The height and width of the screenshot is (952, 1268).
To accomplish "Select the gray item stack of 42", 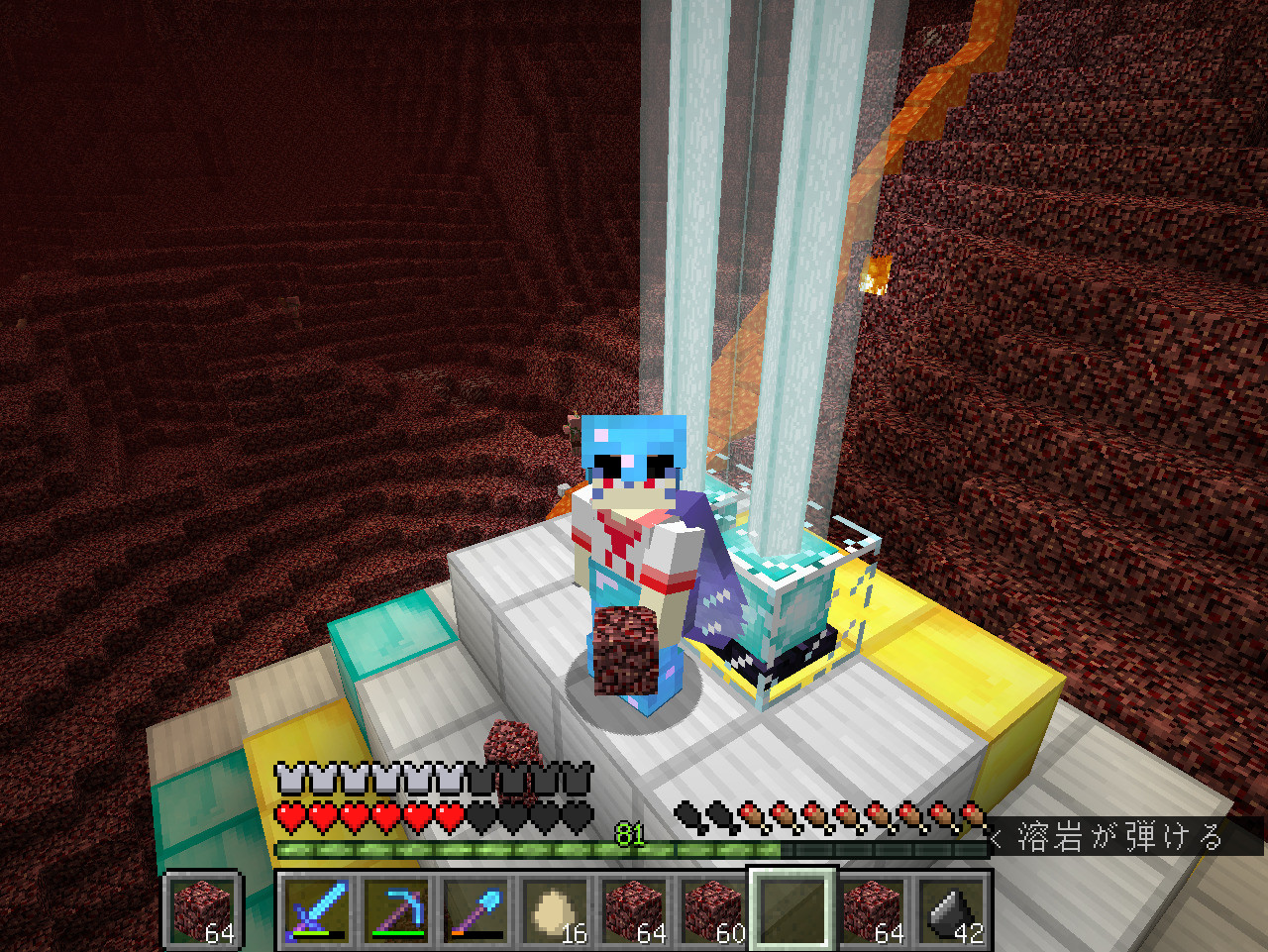I will coord(951,909).
